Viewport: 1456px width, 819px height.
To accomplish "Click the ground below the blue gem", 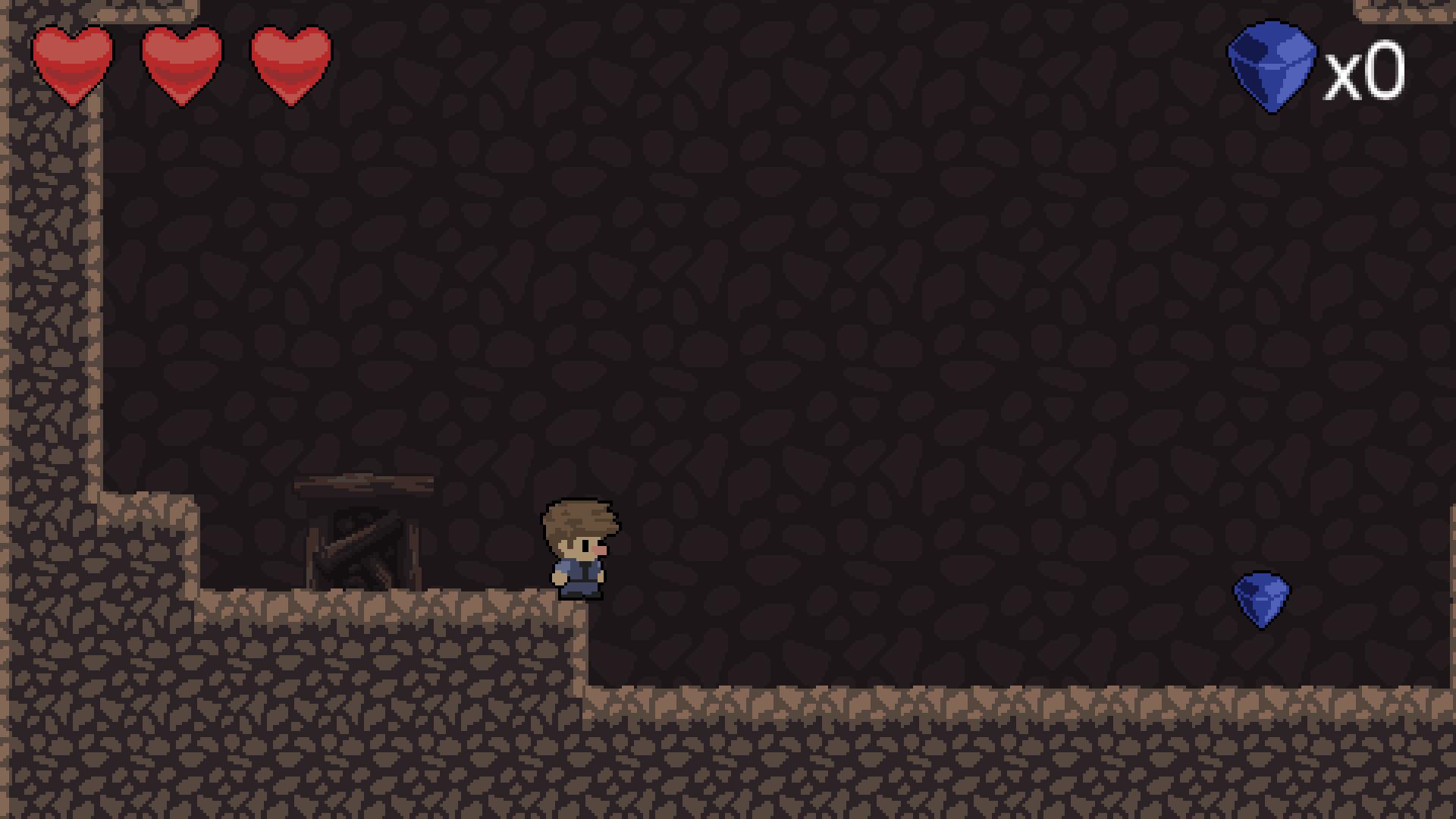I will [x=1263, y=720].
